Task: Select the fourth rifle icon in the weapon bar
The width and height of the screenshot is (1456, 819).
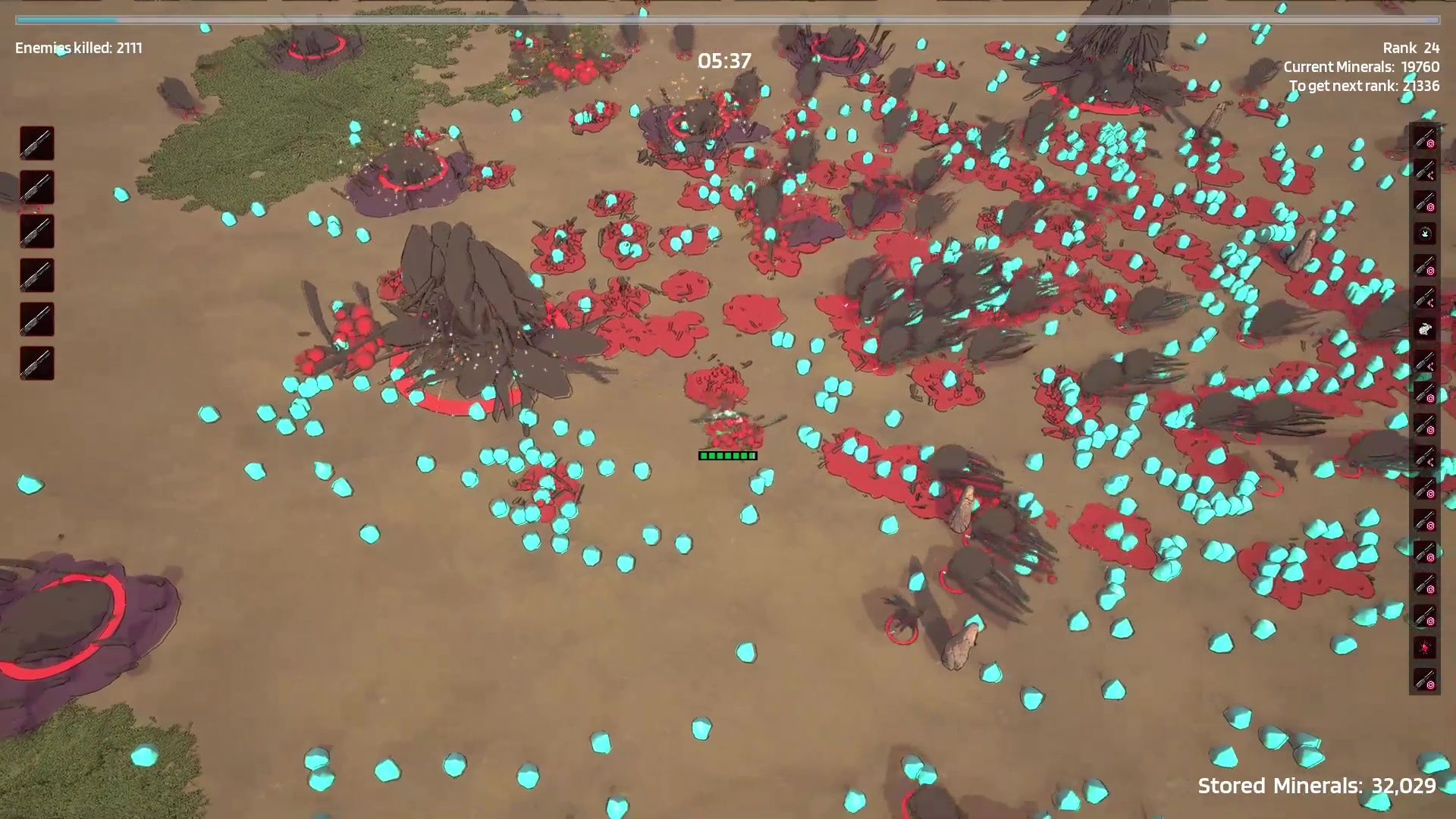Action: (x=36, y=276)
